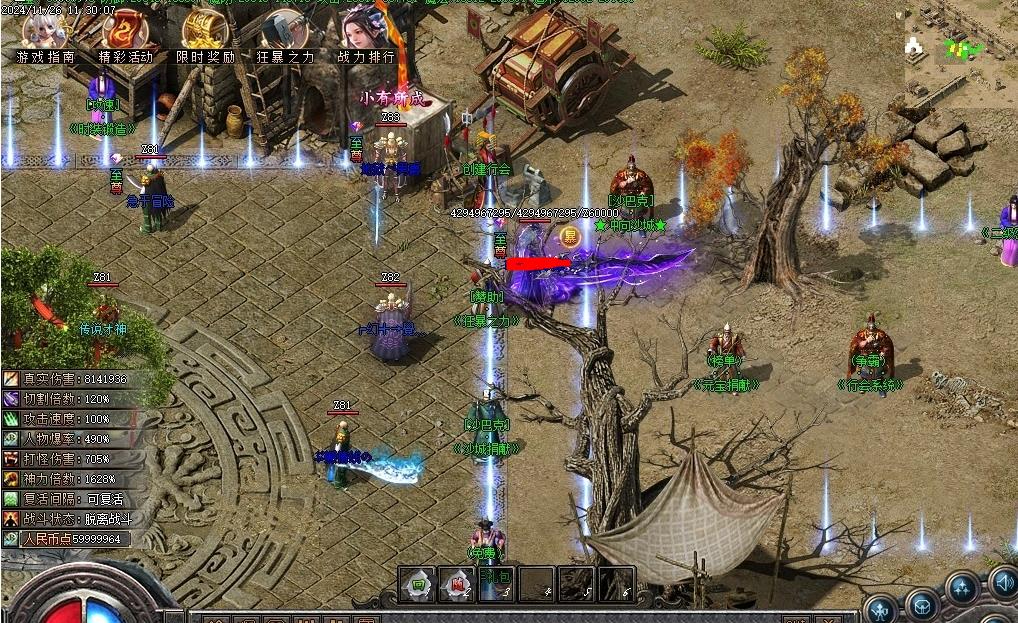Open the 游戏指南 game guide
Viewport: 1018px width, 623px height.
(45, 34)
